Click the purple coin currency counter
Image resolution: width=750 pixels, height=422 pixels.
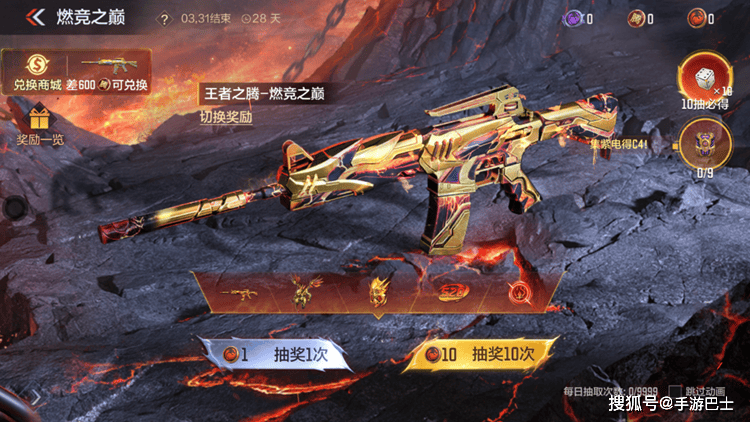click(576, 18)
